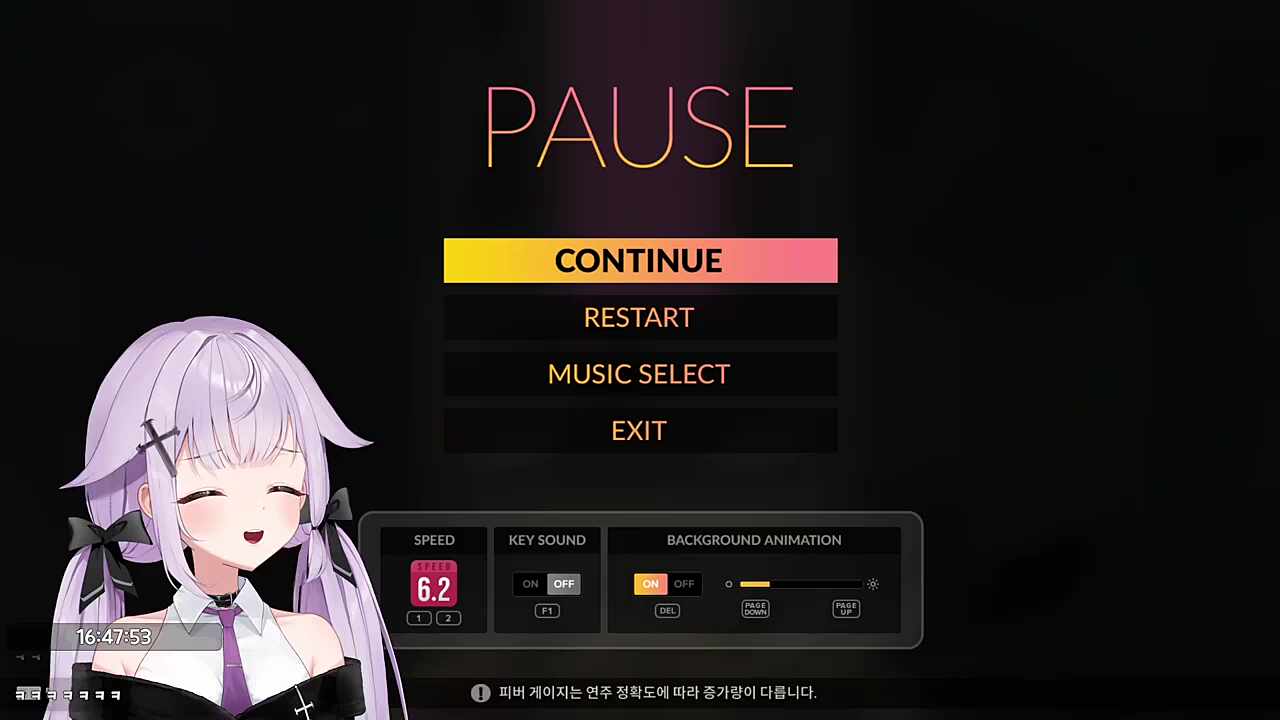Viewport: 1280px width, 720px height.
Task: Click the info exclamation icon
Action: pos(481,692)
